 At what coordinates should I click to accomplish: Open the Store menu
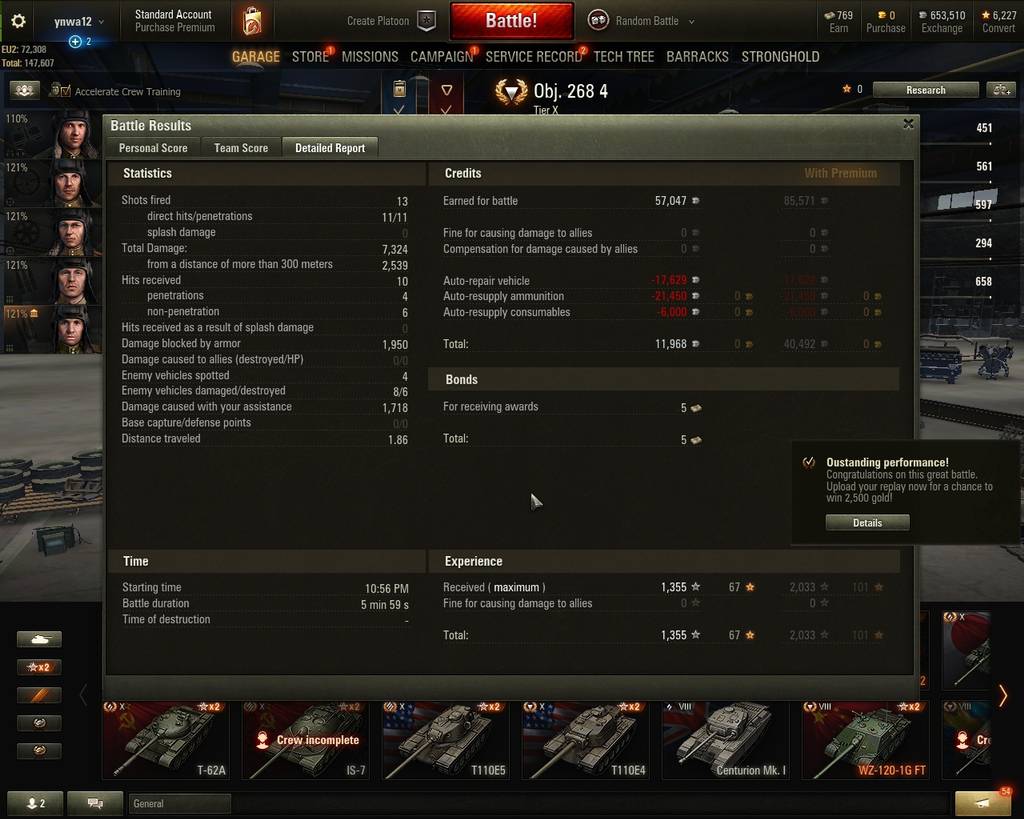310,57
